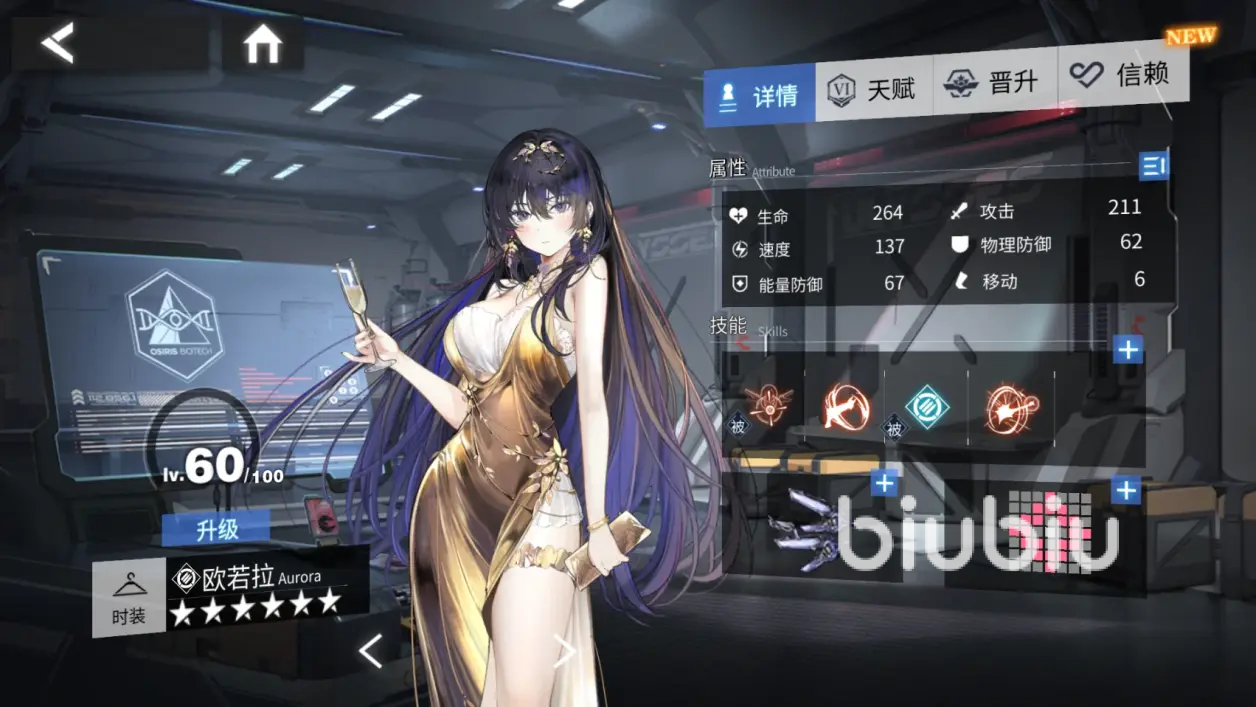Switch to the 详情 details tab
Image resolution: width=1256 pixels, height=707 pixels.
click(759, 95)
